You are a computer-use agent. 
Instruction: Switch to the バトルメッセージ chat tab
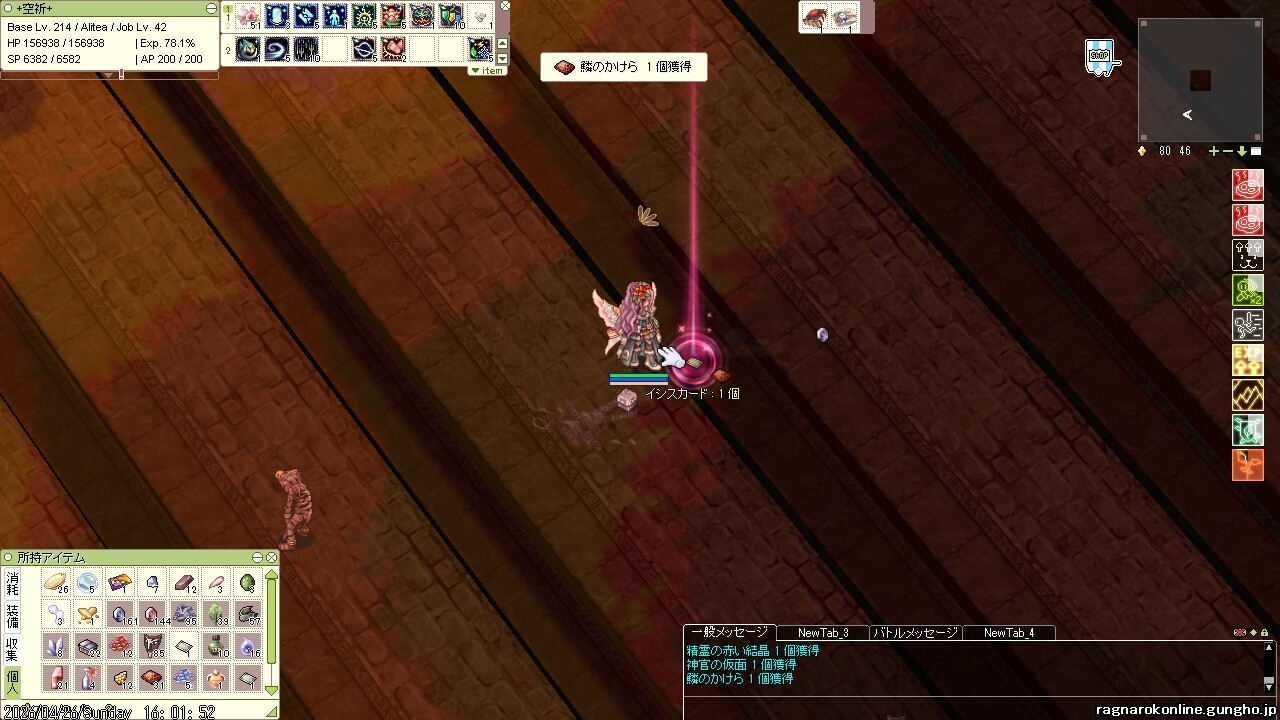pyautogui.click(x=915, y=633)
